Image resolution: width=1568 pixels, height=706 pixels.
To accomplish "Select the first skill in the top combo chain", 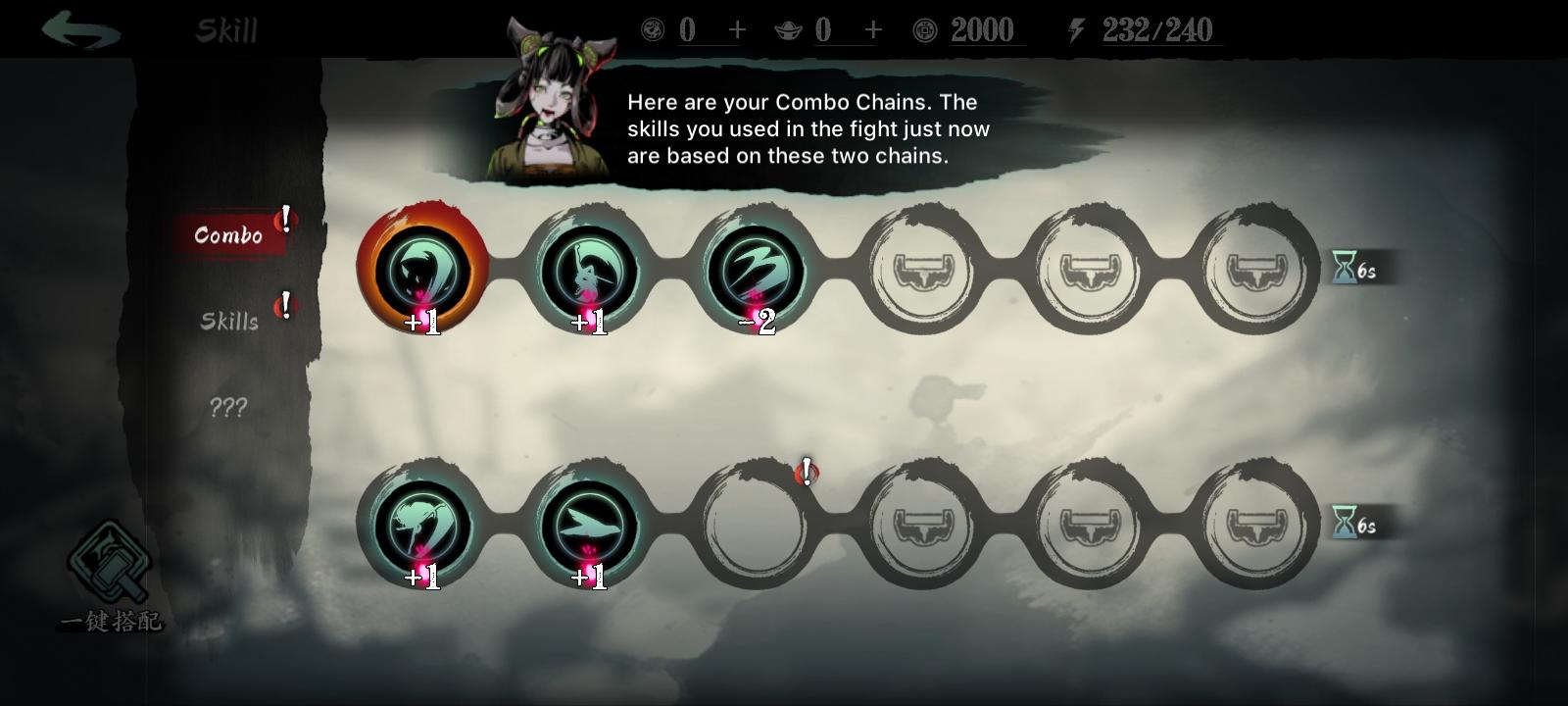I will pyautogui.click(x=425, y=272).
